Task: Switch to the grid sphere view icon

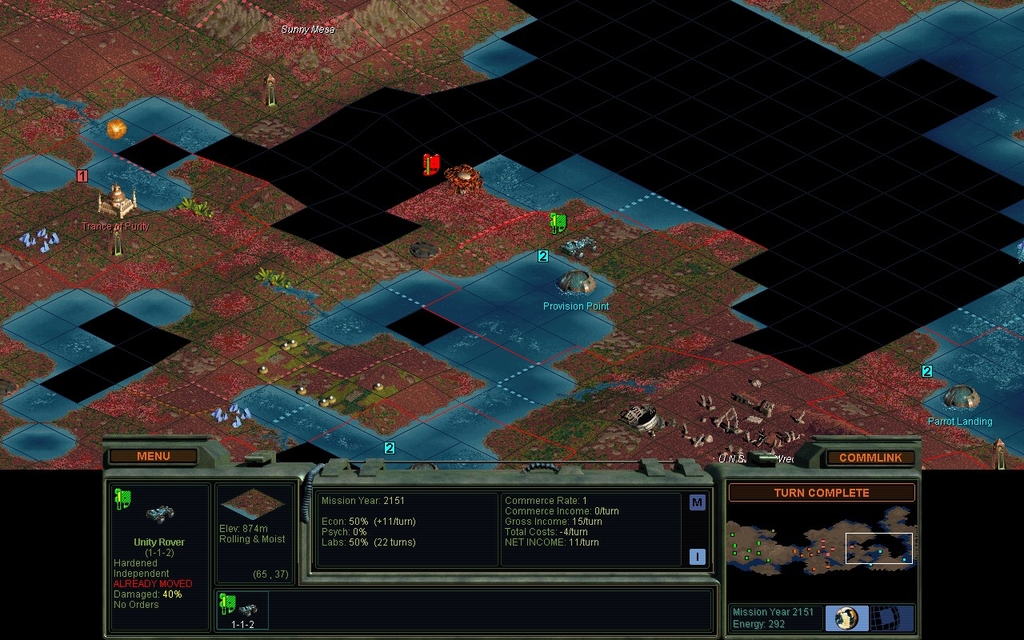Action: pyautogui.click(x=884, y=617)
